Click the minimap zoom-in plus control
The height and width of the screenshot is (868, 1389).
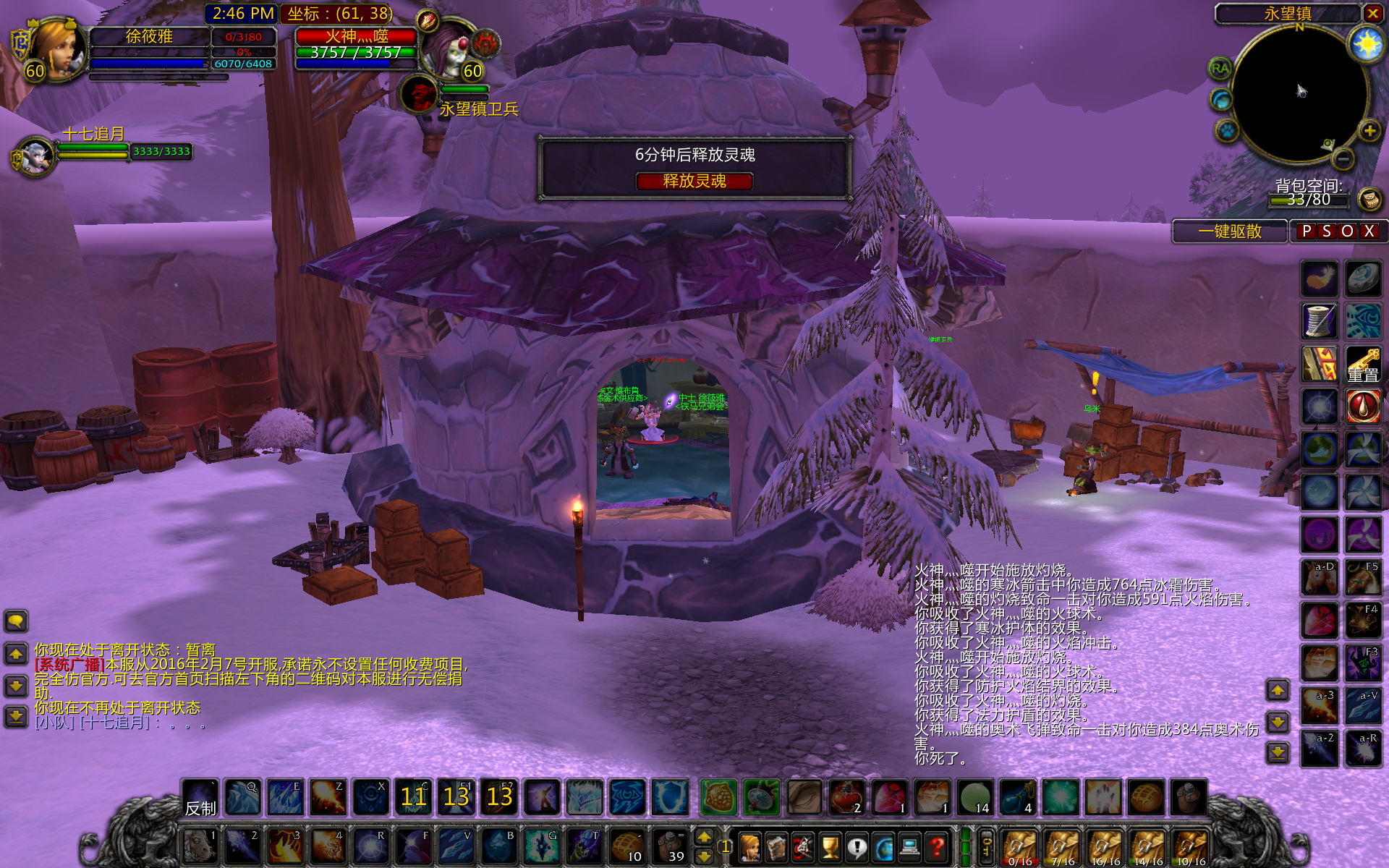pyautogui.click(x=1369, y=131)
